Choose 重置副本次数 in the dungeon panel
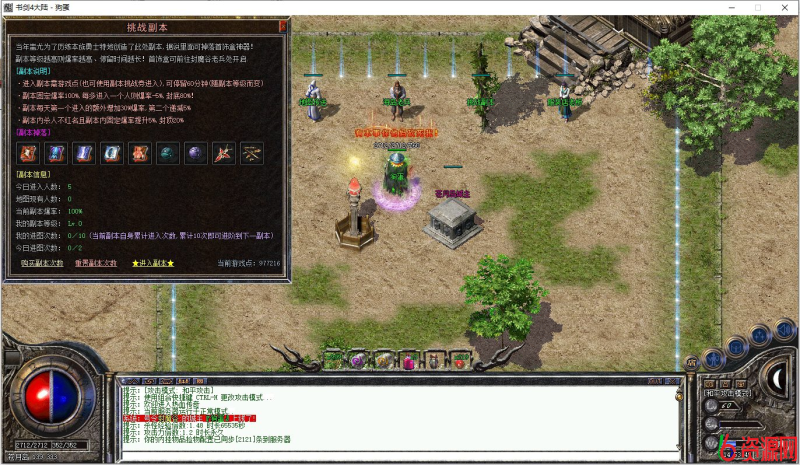The image size is (800, 465). click(97, 263)
